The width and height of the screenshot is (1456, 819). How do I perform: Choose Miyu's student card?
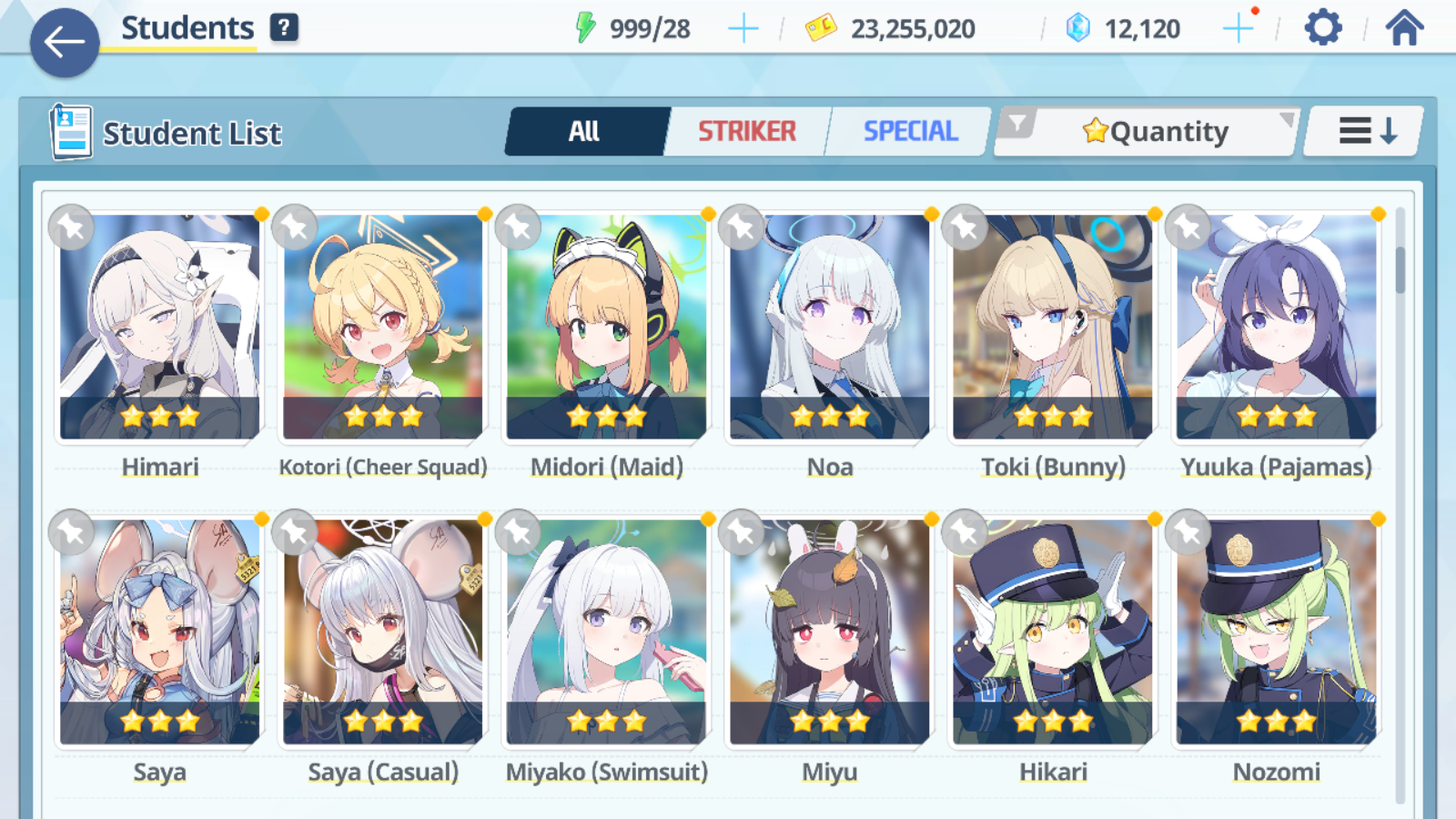[x=830, y=632]
